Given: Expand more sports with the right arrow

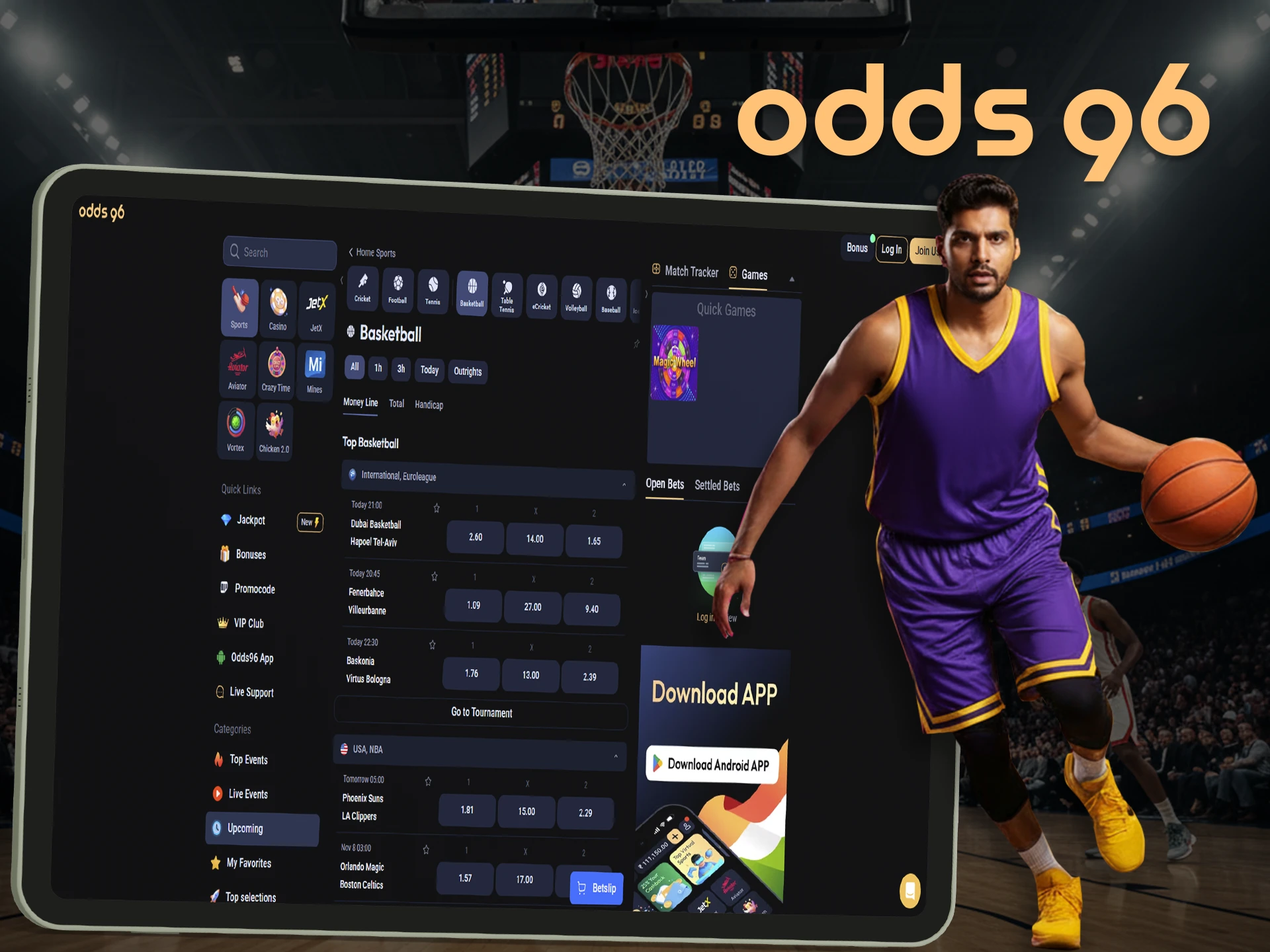Looking at the screenshot, I should click(646, 294).
